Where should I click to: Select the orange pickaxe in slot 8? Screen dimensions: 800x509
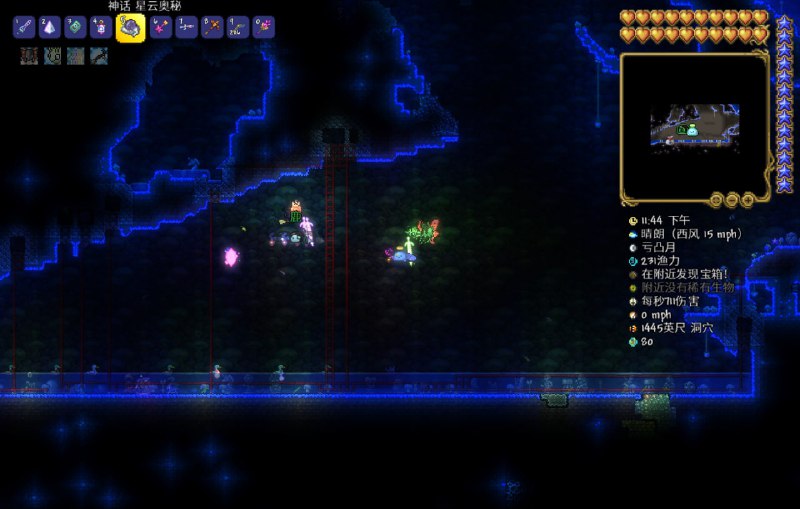click(212, 27)
